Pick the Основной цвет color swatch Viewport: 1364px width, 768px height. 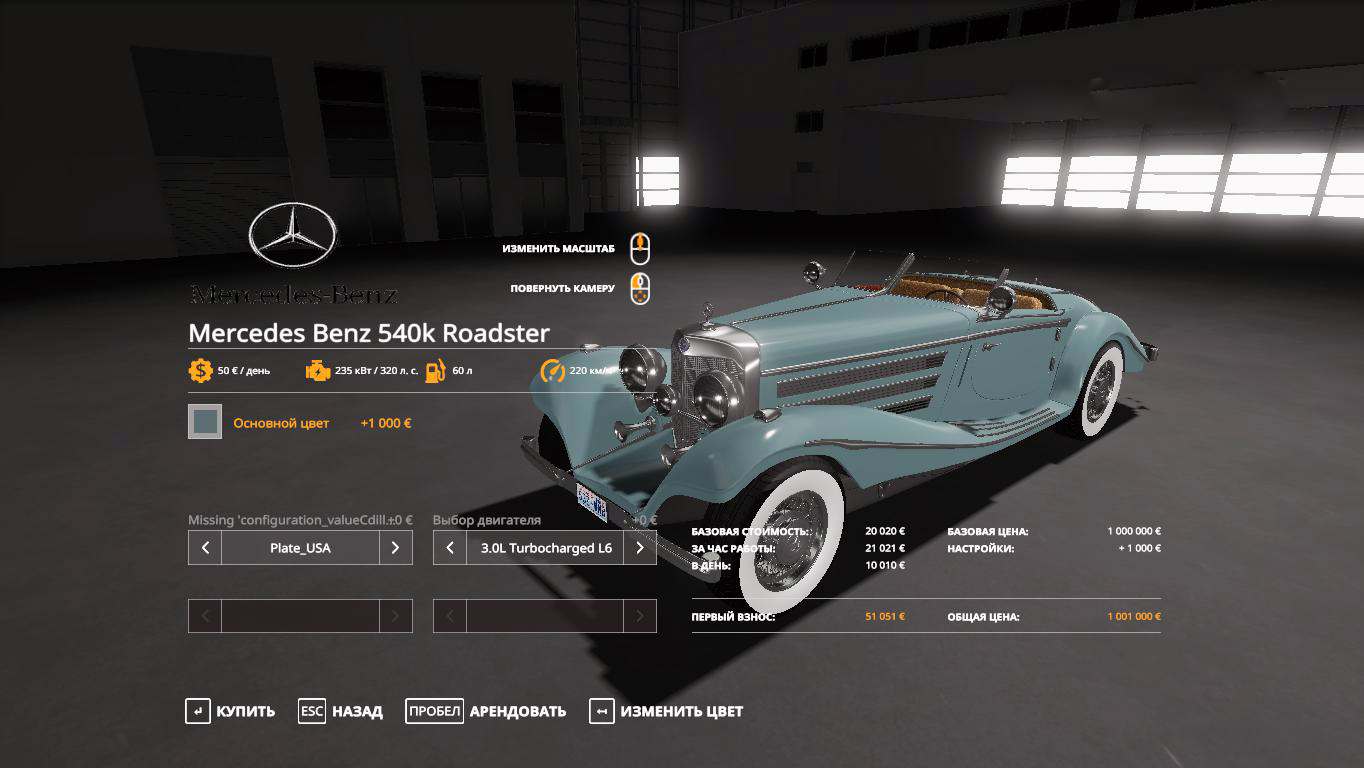[205, 422]
